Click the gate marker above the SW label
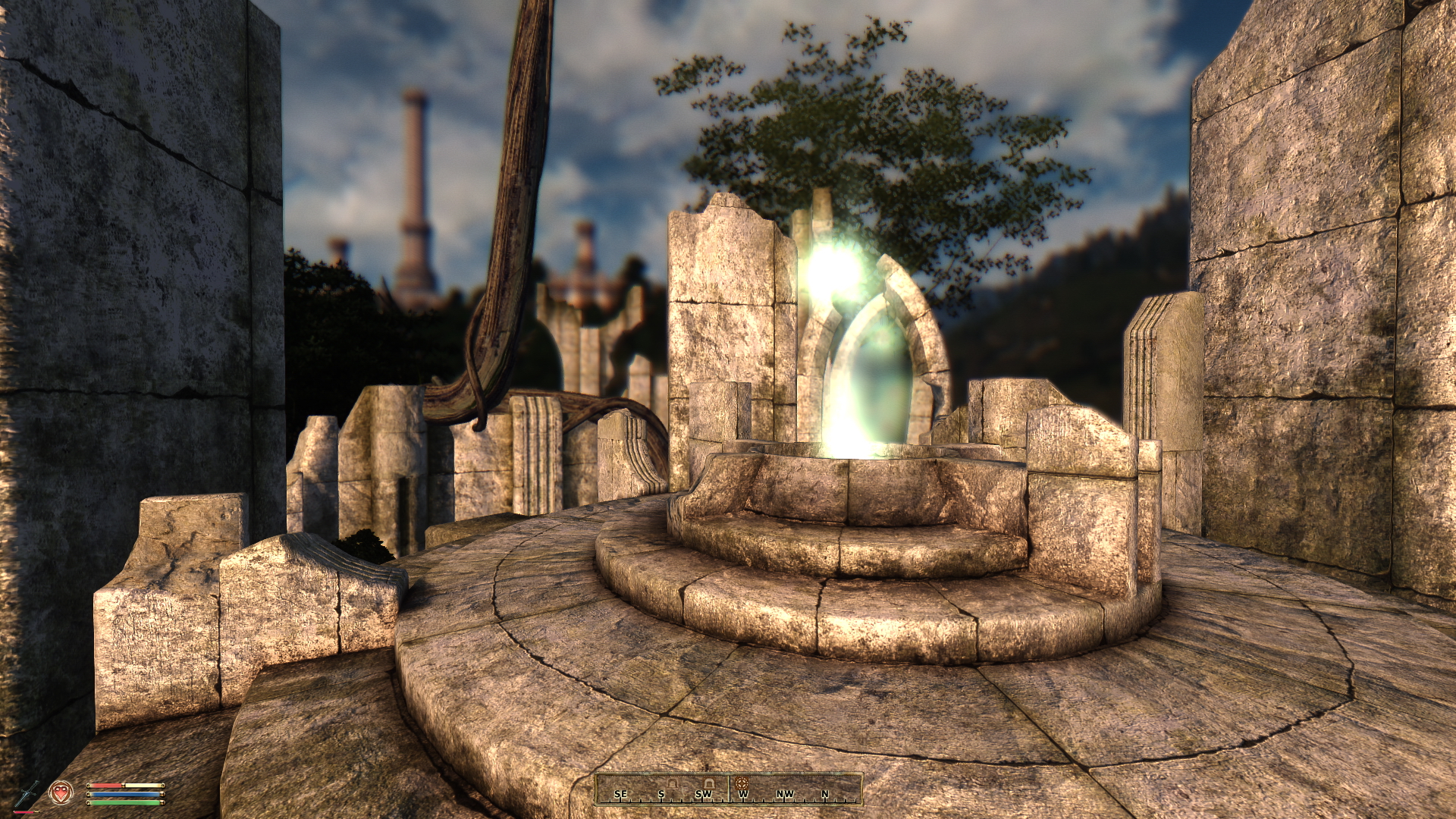The width and height of the screenshot is (1456, 819). (708, 782)
